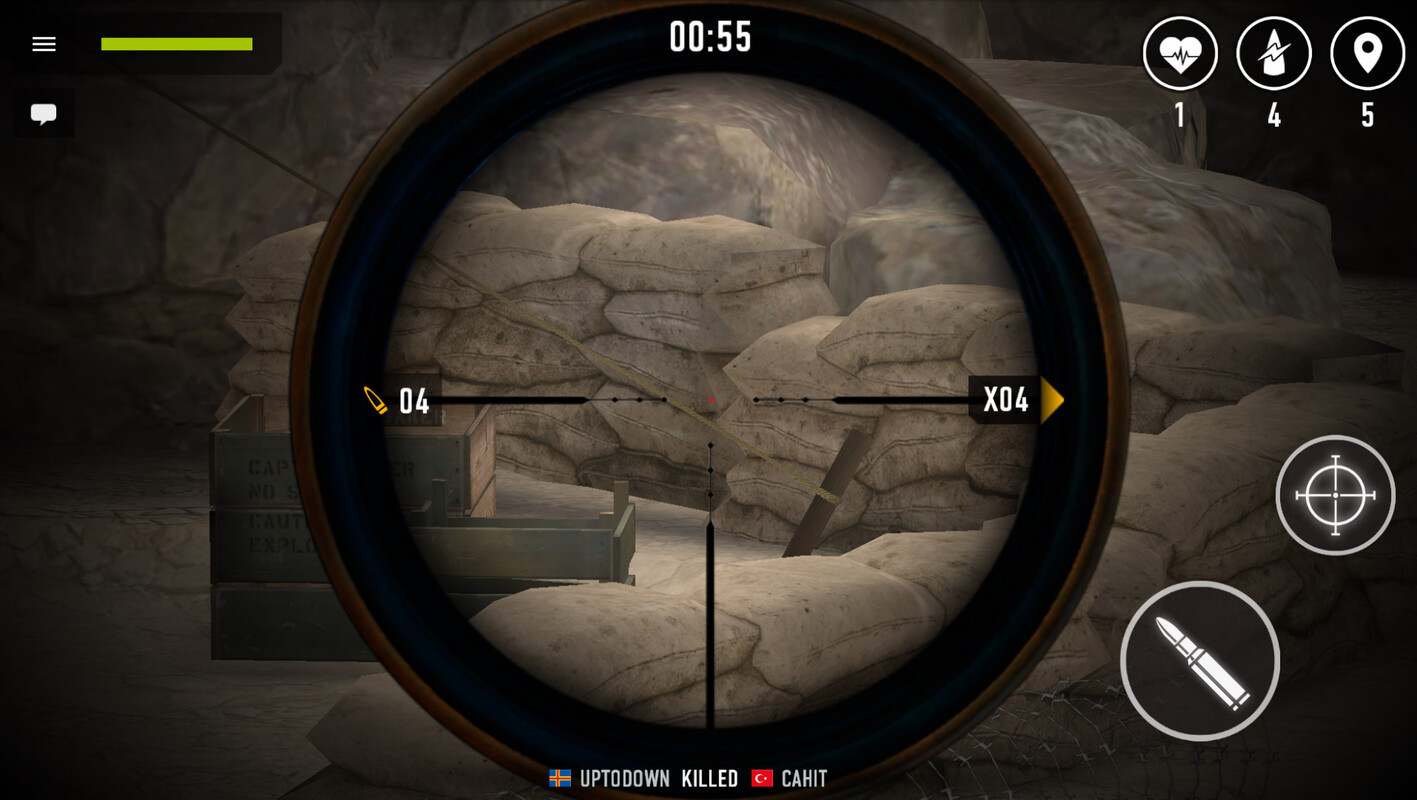Fire using the bullet shoot button
Screen dimensions: 1417x800
click(1200, 661)
